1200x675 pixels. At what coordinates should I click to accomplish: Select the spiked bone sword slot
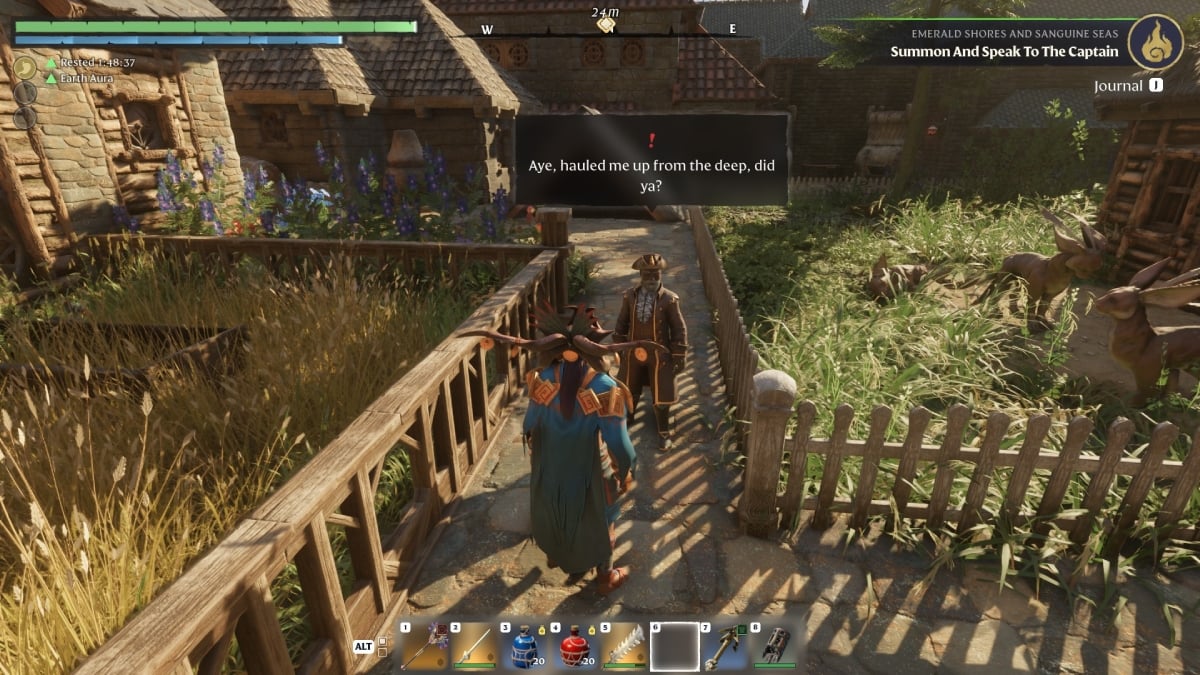(x=624, y=646)
